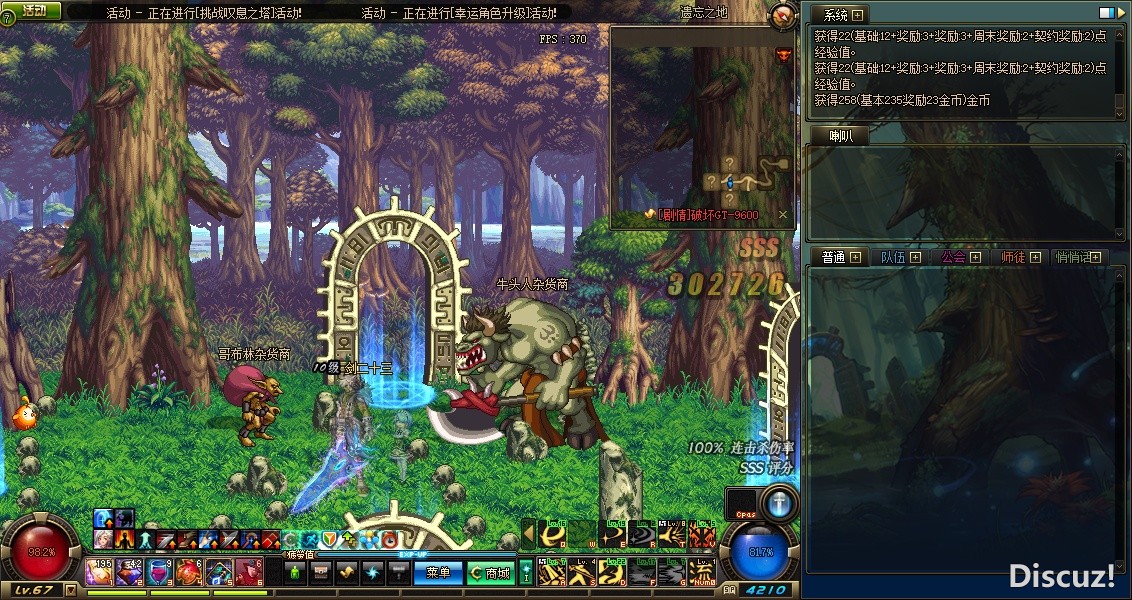The width and height of the screenshot is (1132, 600).
Task: Open the 菜单 menu button
Action: click(x=438, y=573)
